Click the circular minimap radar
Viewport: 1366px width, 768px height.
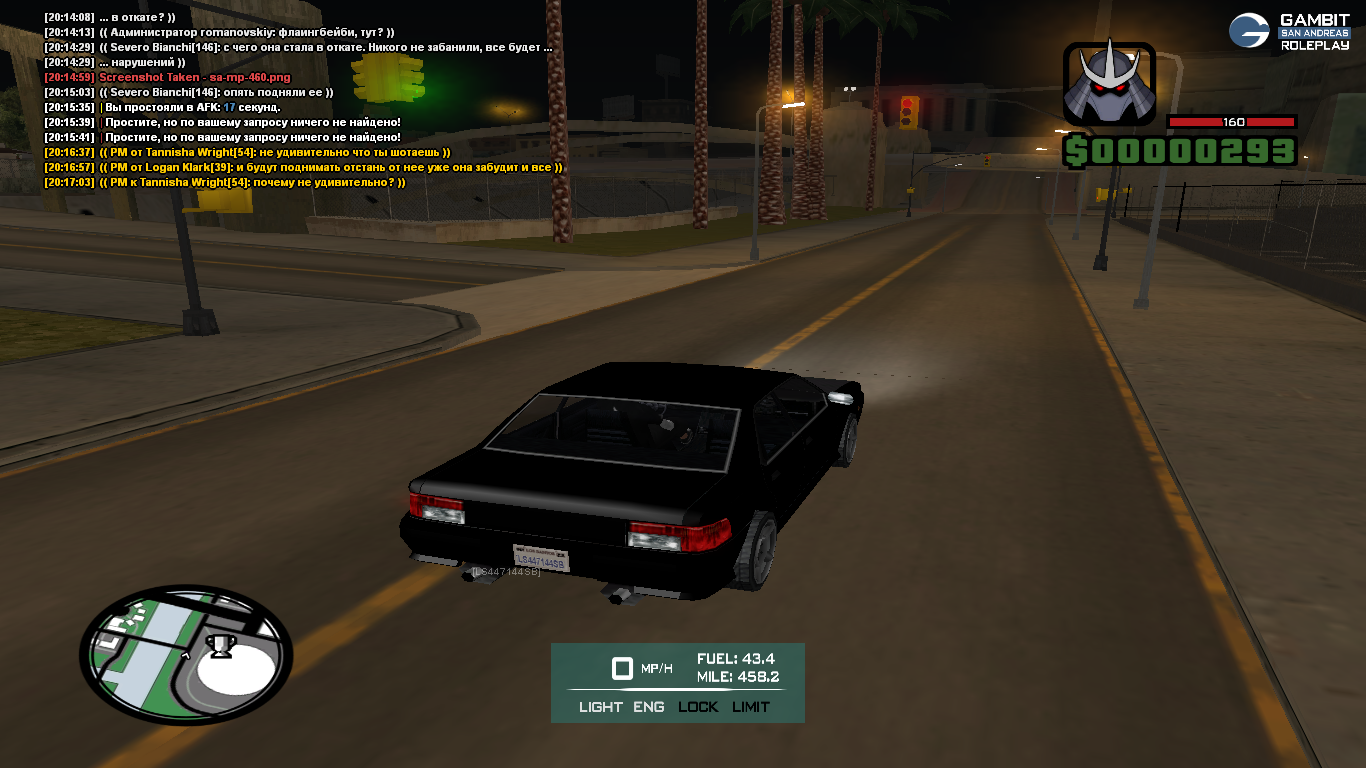click(x=186, y=653)
